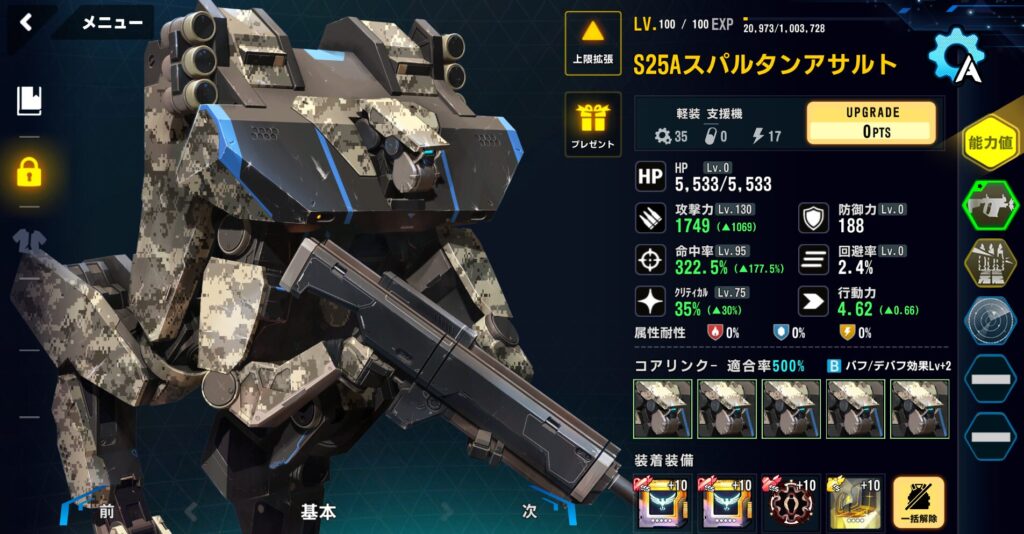
Task: Toggle the yellow padlock lock icon
Action: pos(29,171)
